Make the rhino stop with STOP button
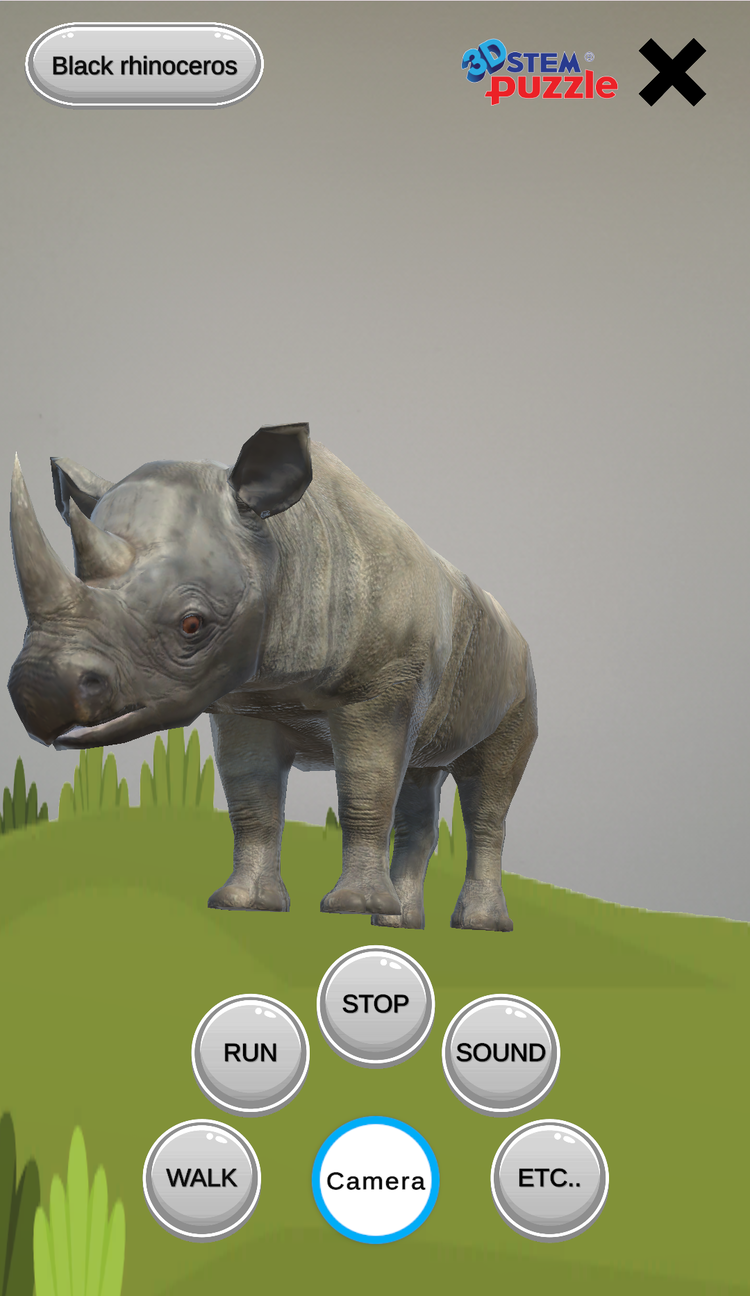 click(x=375, y=1004)
